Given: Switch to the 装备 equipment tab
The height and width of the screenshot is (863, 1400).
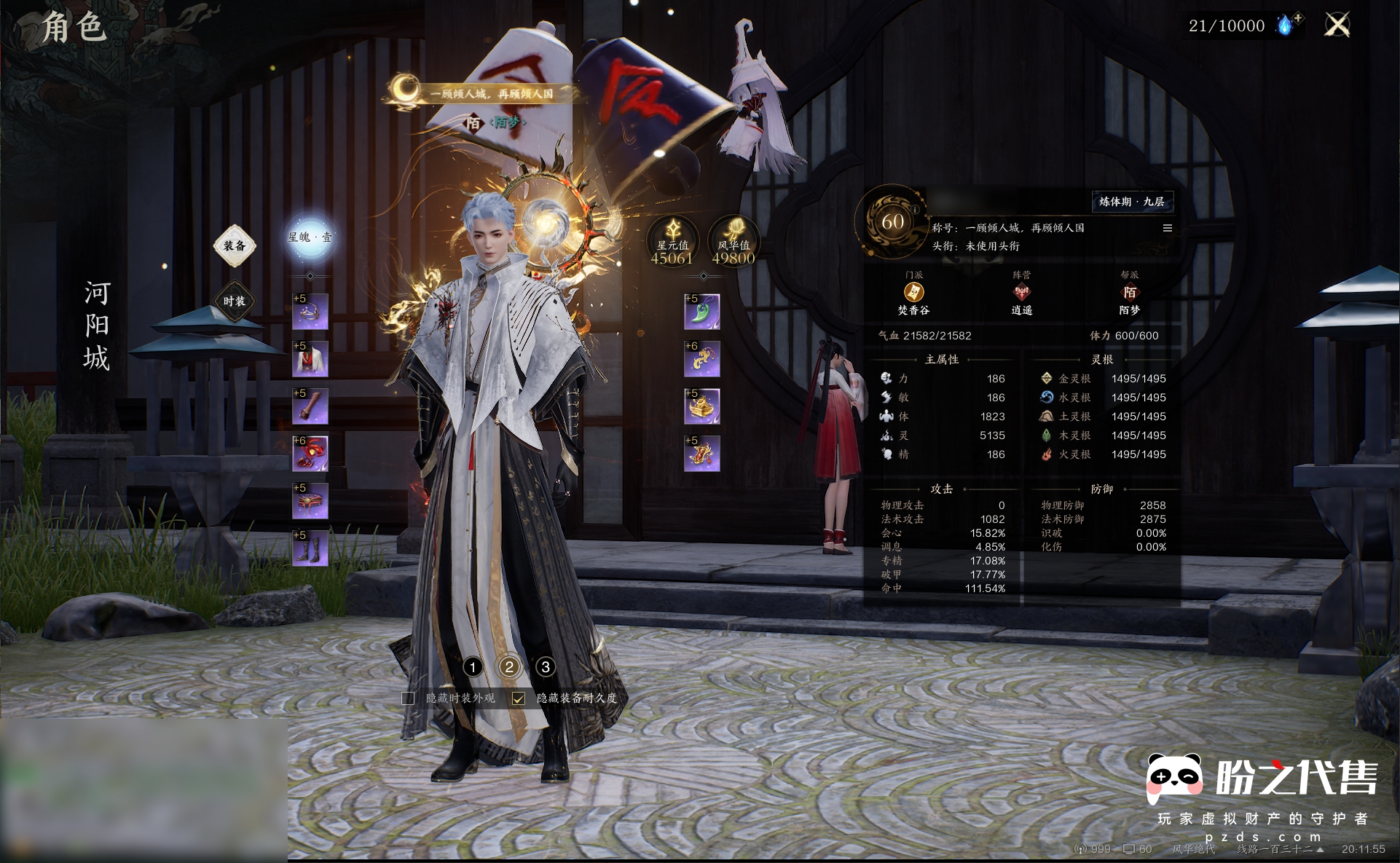Looking at the screenshot, I should (x=234, y=245).
